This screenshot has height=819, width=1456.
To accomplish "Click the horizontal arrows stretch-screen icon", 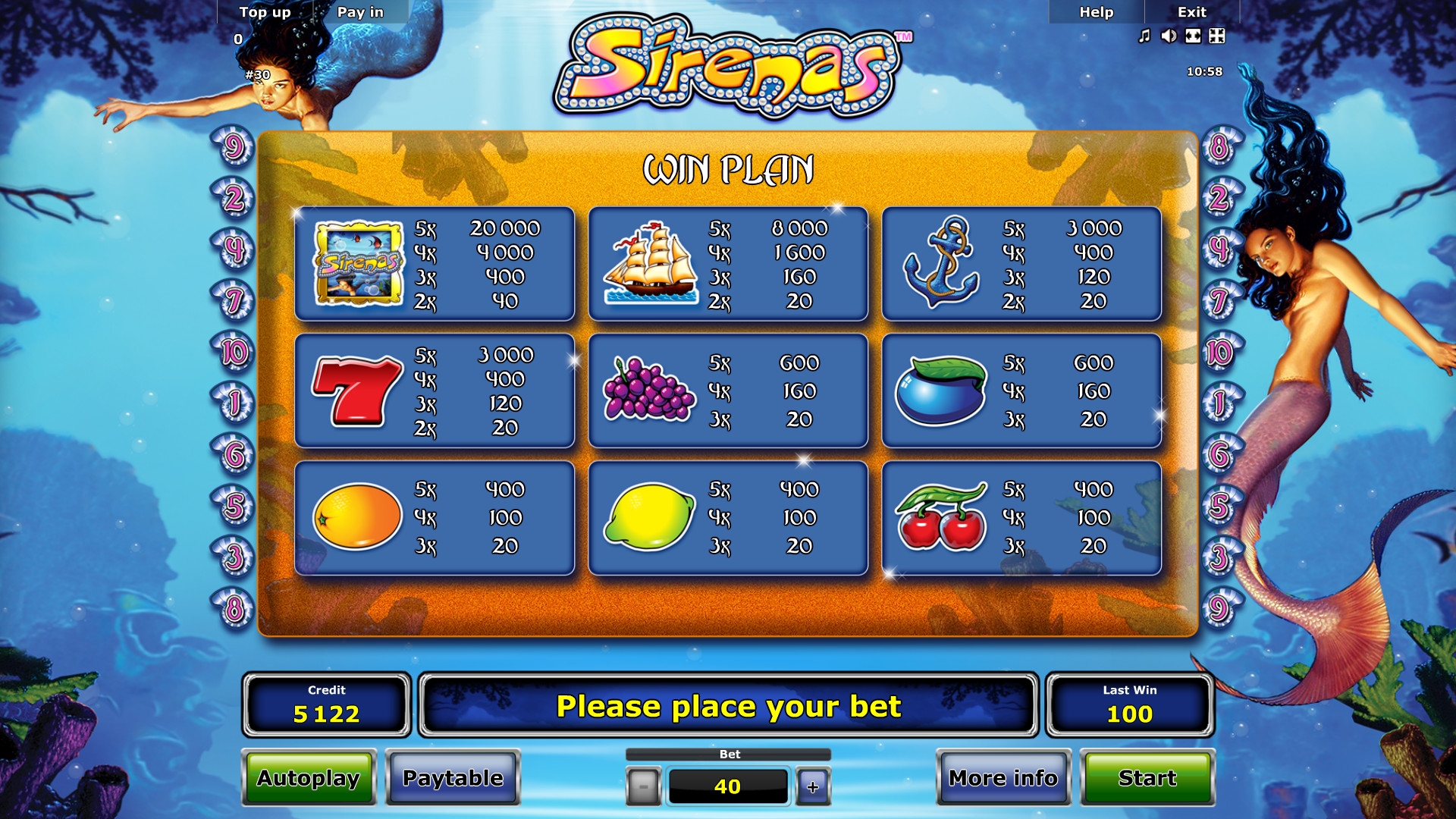I will [x=1193, y=36].
